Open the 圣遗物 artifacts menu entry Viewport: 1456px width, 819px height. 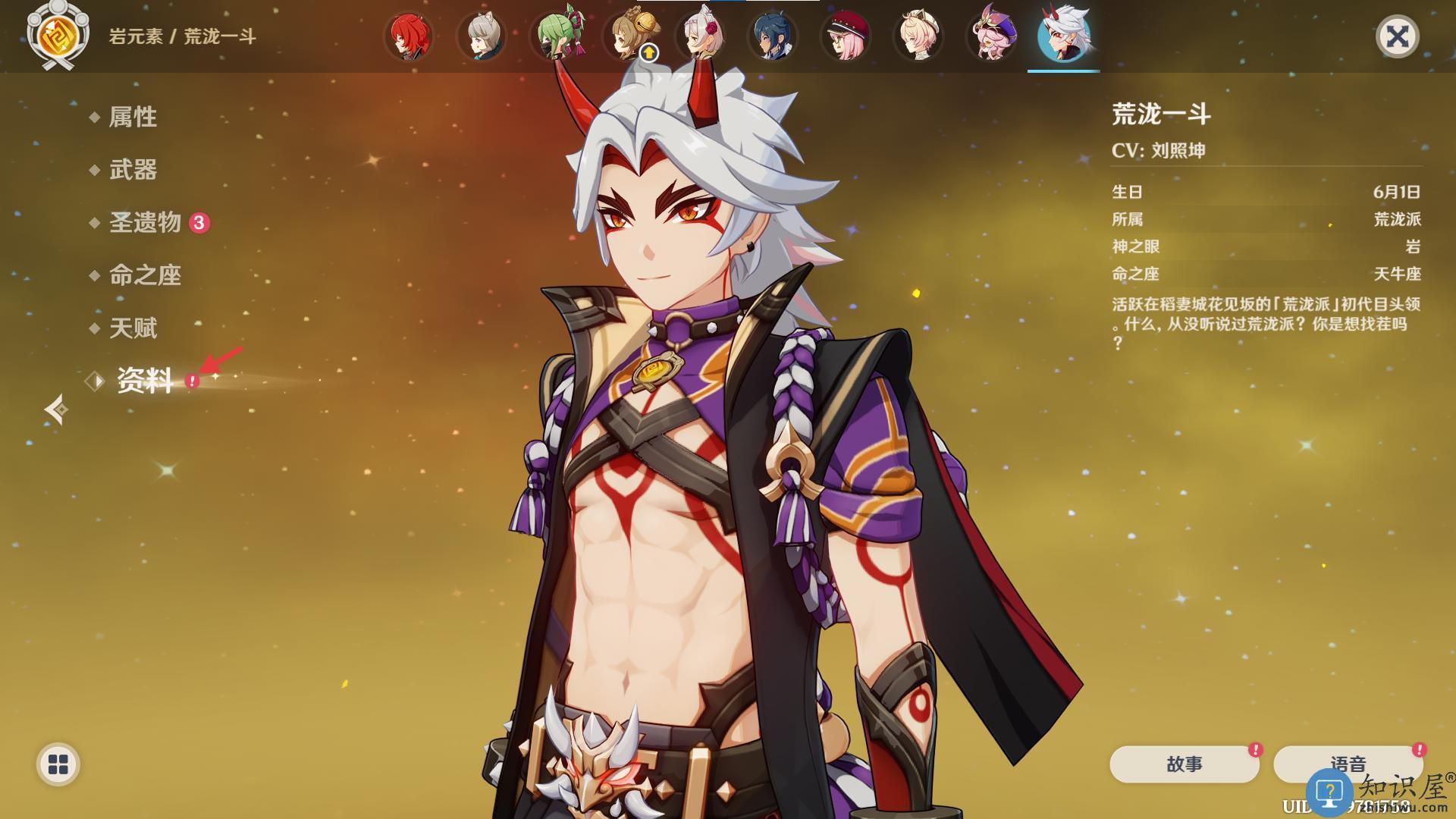(145, 222)
